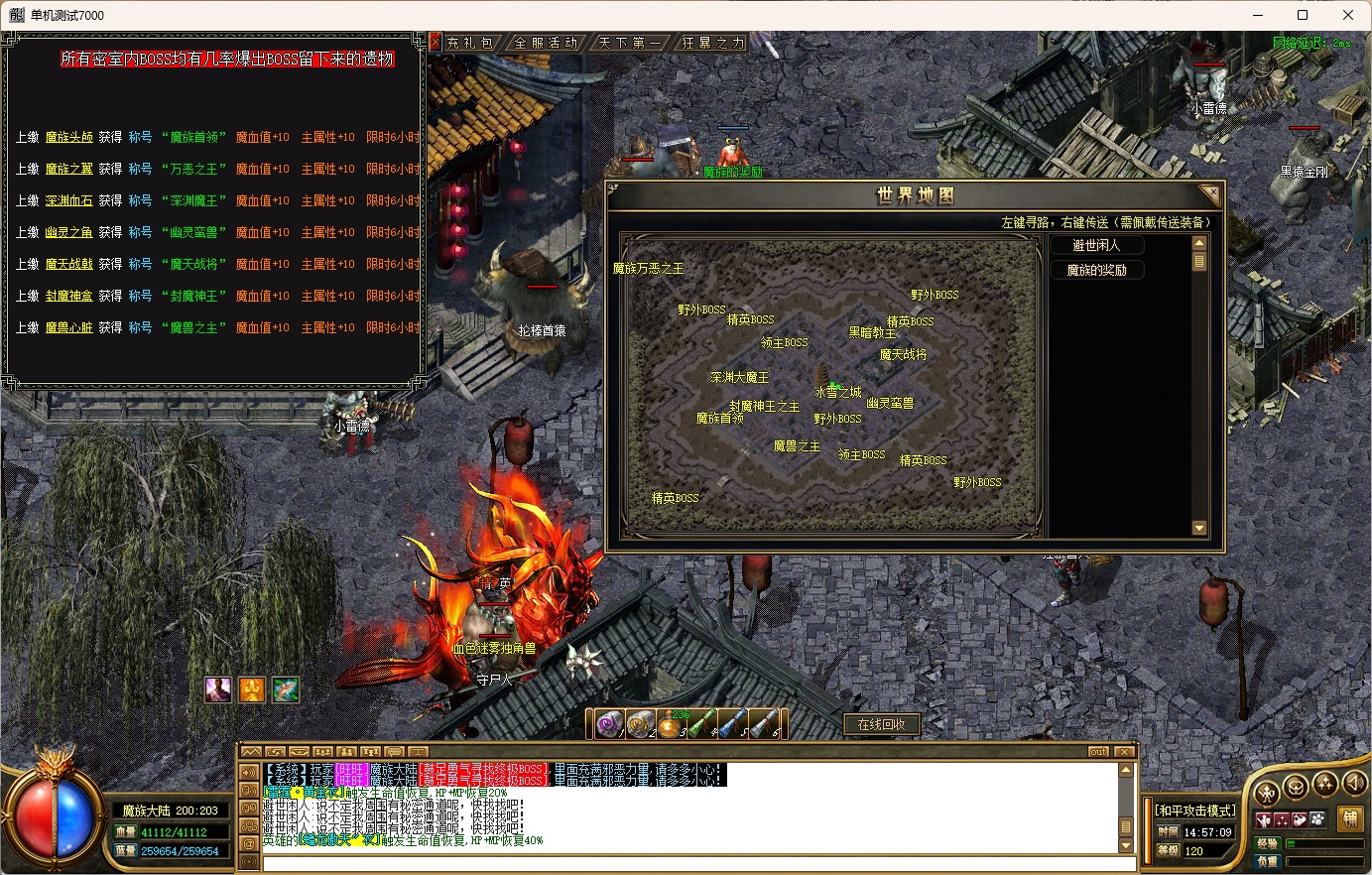Screen dimensions: 1372x875
Task: Pathfind to 冰雪之城 on the world map
Action: tap(838, 392)
